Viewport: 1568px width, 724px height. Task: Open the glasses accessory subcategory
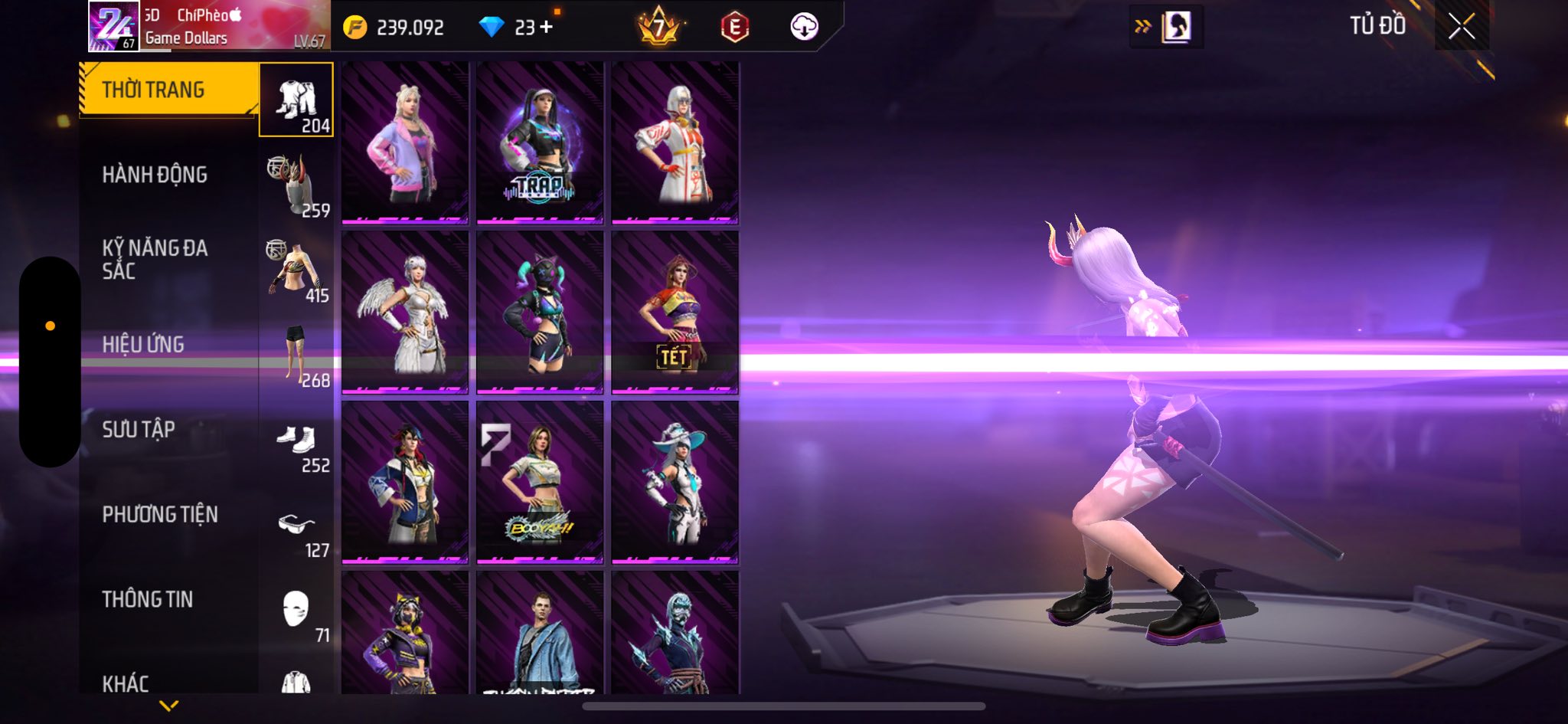[296, 526]
